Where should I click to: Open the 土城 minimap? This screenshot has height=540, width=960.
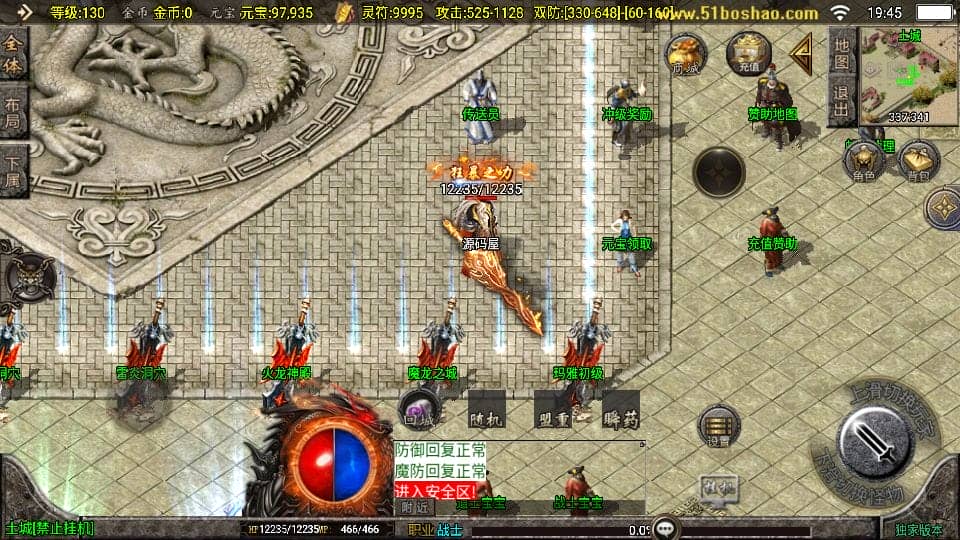coord(908,76)
